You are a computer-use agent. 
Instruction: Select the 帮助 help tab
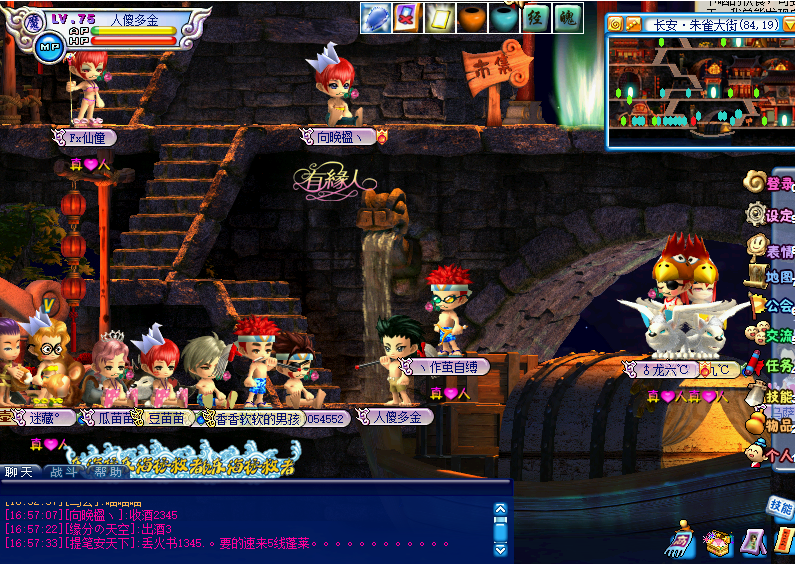(x=109, y=472)
